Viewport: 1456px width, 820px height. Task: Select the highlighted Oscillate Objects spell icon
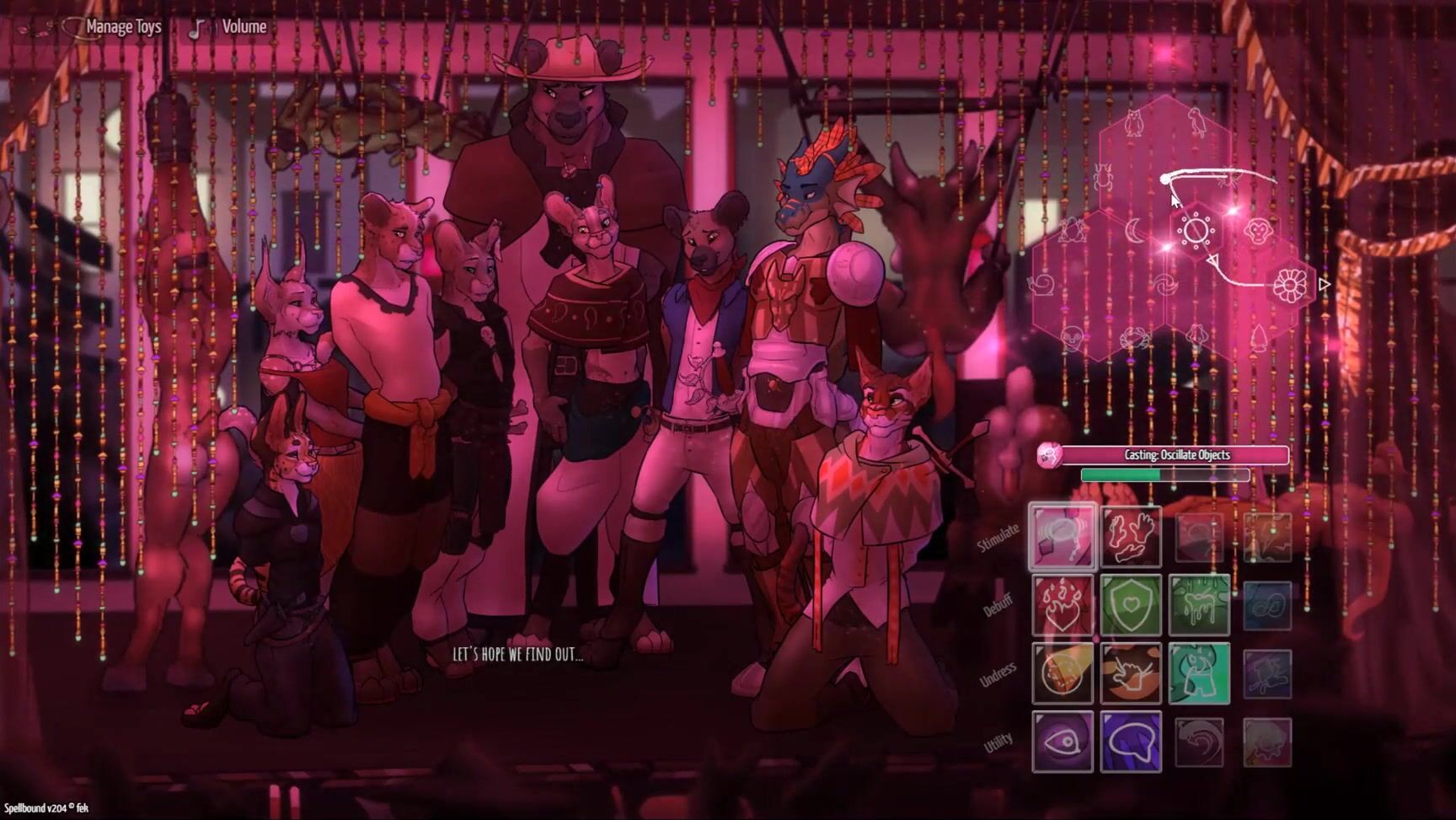pyautogui.click(x=1063, y=537)
